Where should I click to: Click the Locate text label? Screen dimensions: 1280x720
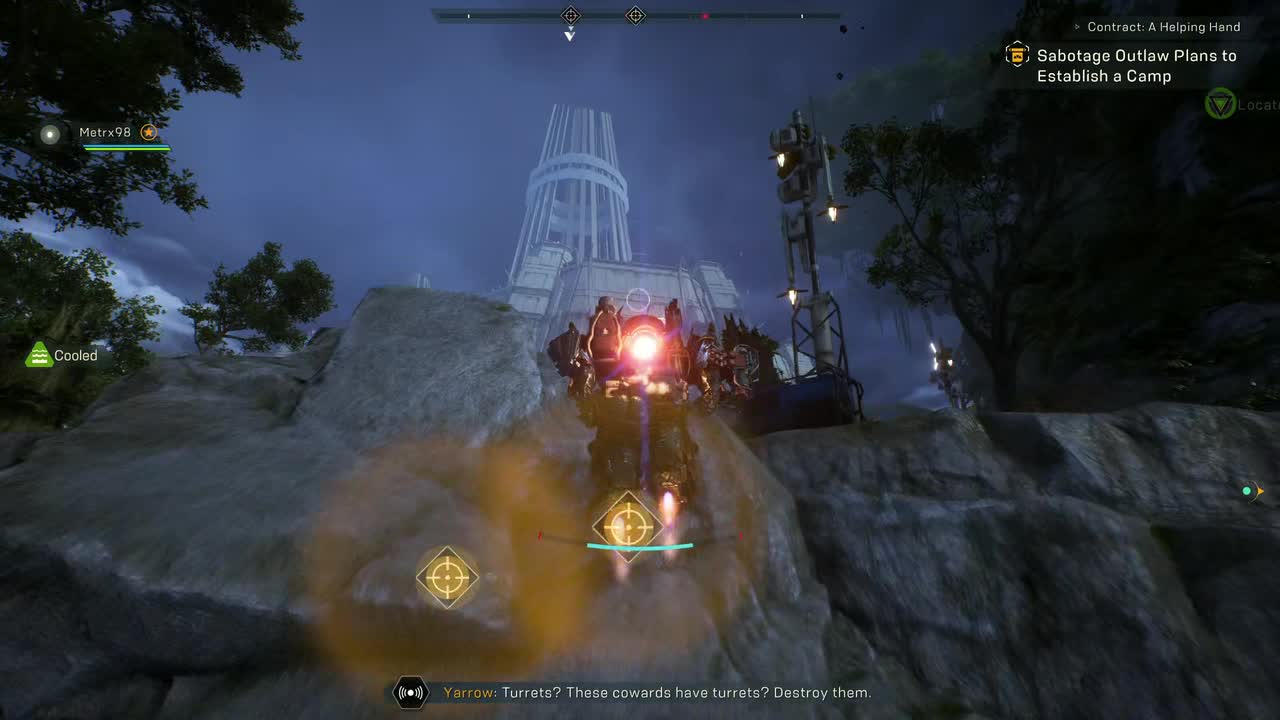click(x=1257, y=104)
